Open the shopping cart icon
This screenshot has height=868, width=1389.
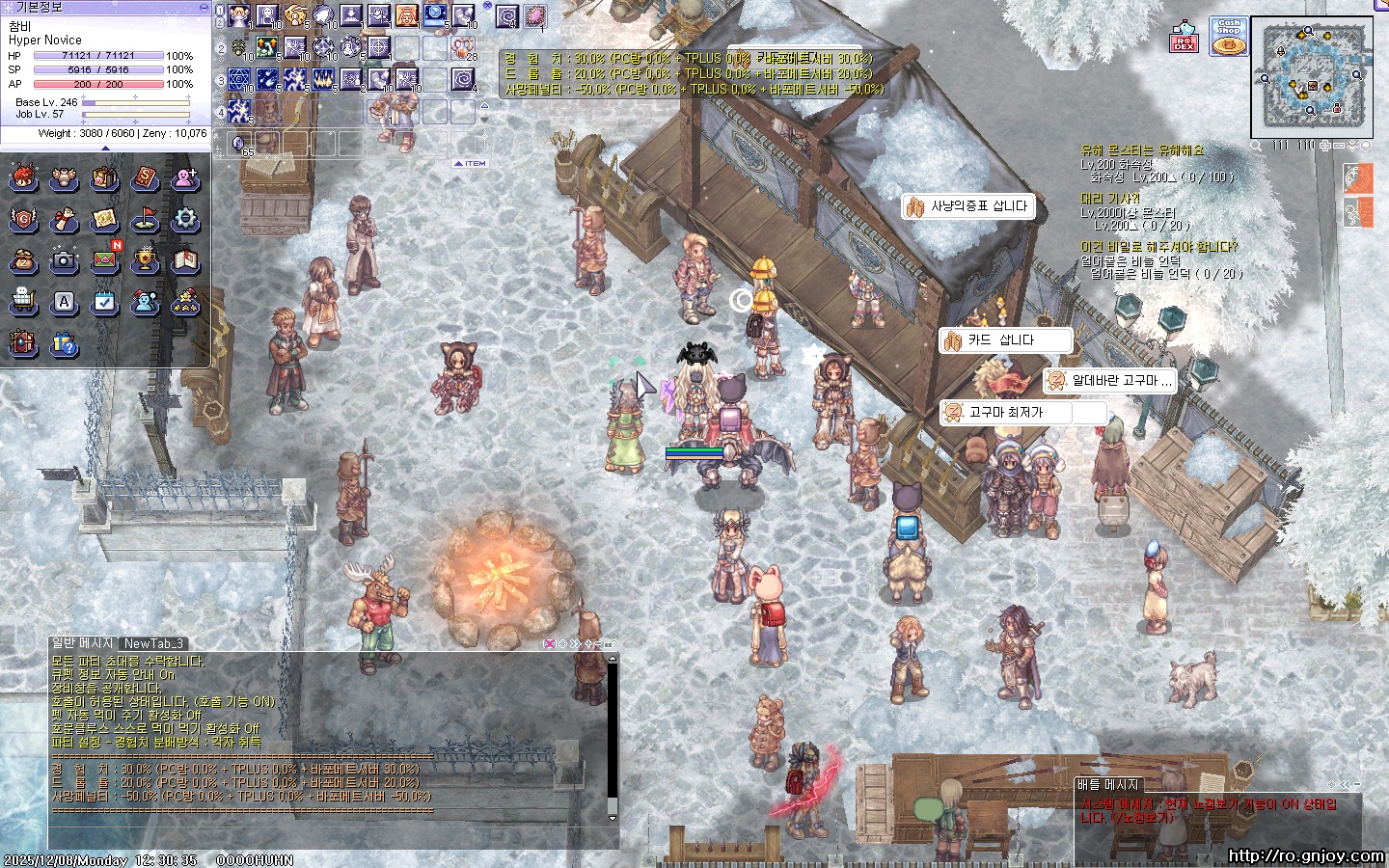(23, 302)
